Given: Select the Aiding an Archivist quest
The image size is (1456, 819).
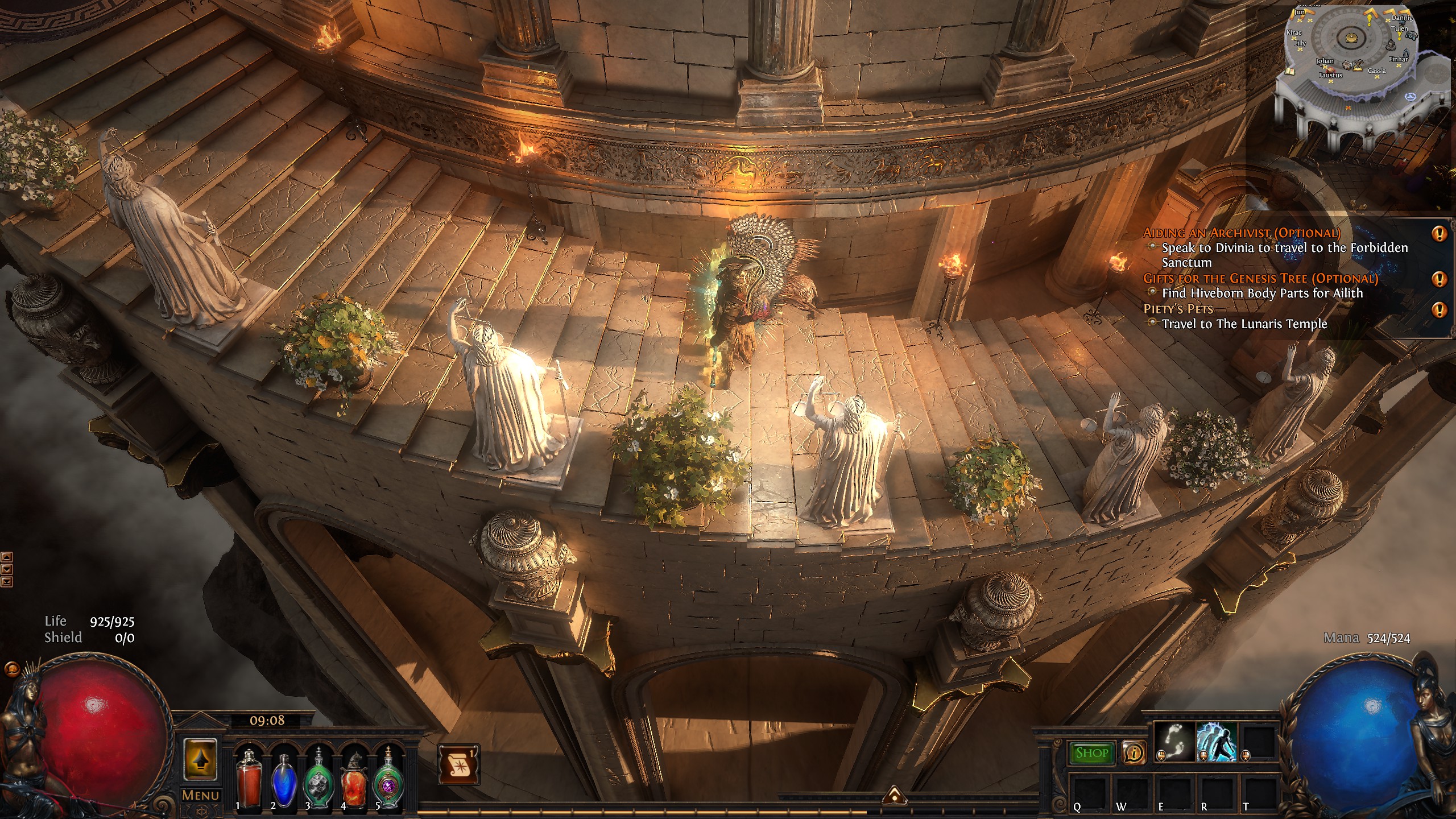Looking at the screenshot, I should pos(1242,233).
